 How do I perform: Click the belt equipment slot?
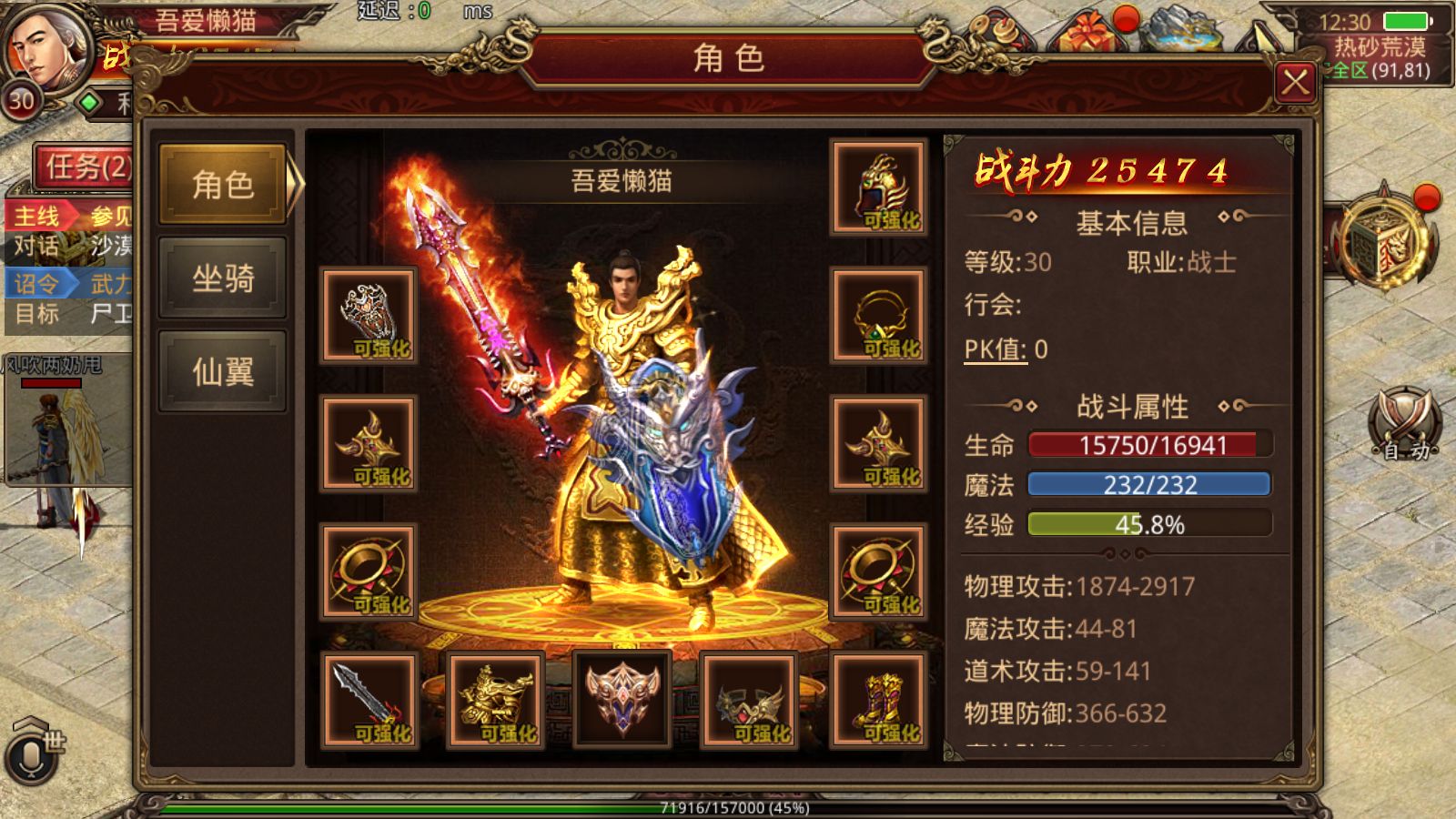(750, 701)
